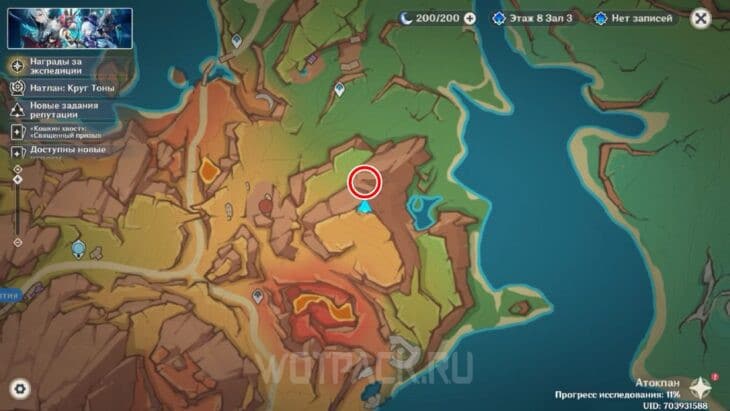Select the teleport waypoint south of the red pin
The width and height of the screenshot is (730, 411).
(258, 295)
